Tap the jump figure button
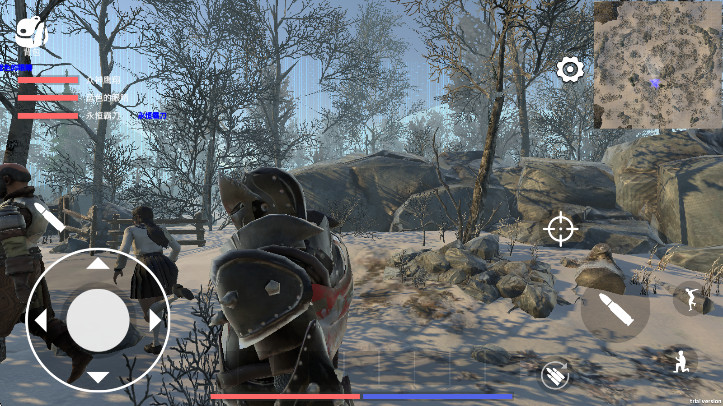Image resolution: width=723 pixels, height=406 pixels. (691, 297)
